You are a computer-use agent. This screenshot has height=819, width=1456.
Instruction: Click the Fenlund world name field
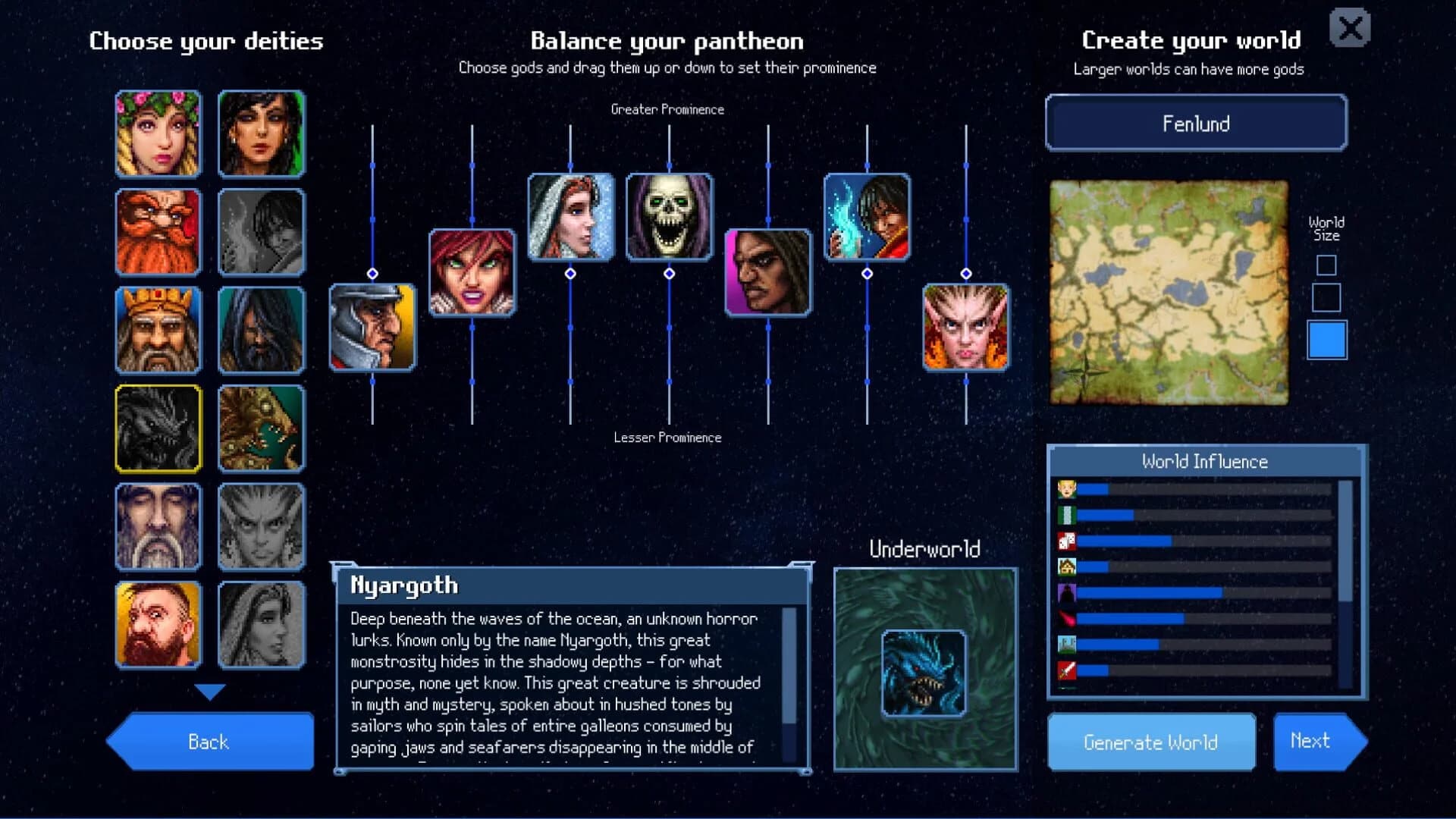click(1195, 124)
